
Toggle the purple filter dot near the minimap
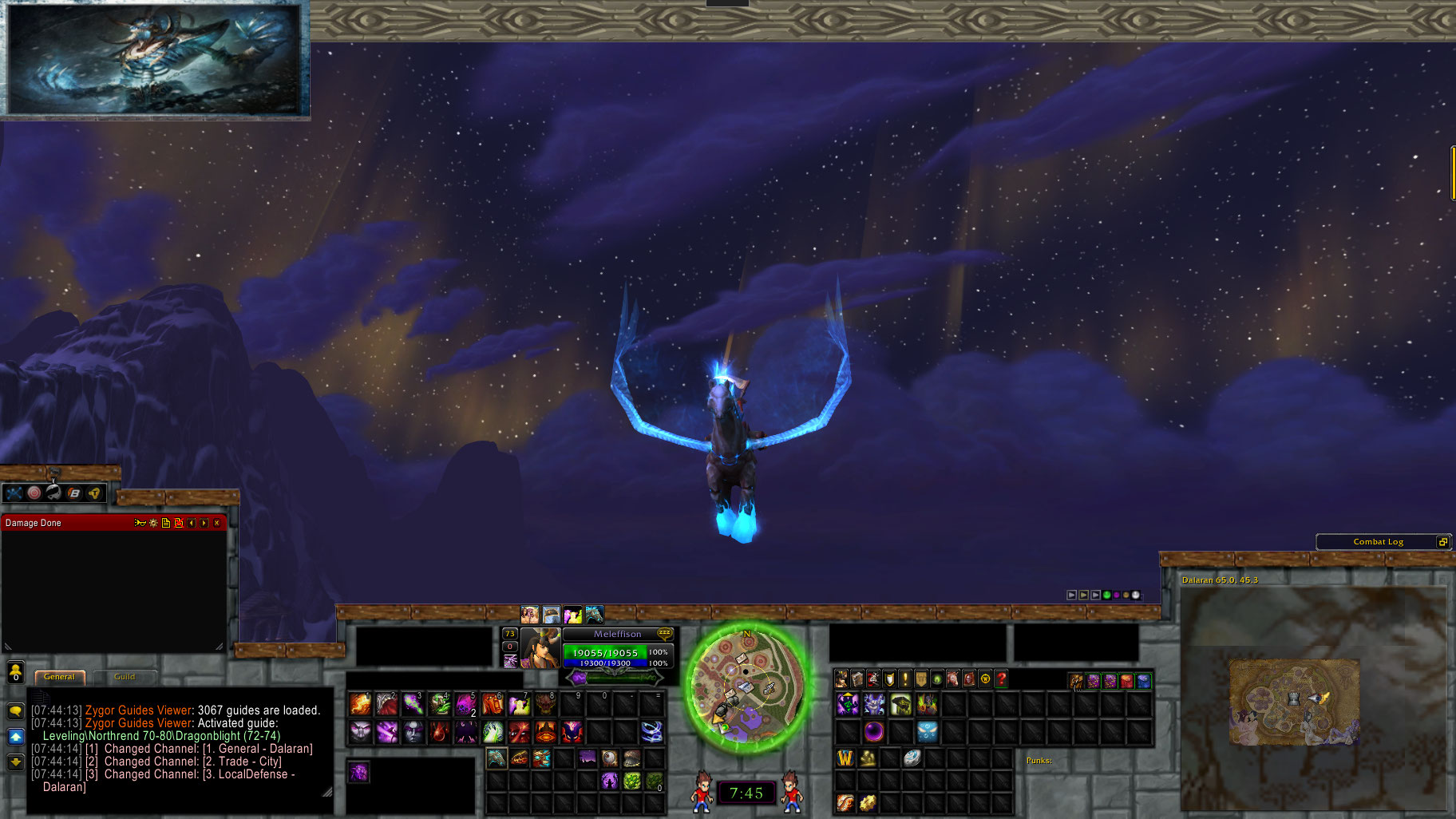pyautogui.click(x=1117, y=595)
